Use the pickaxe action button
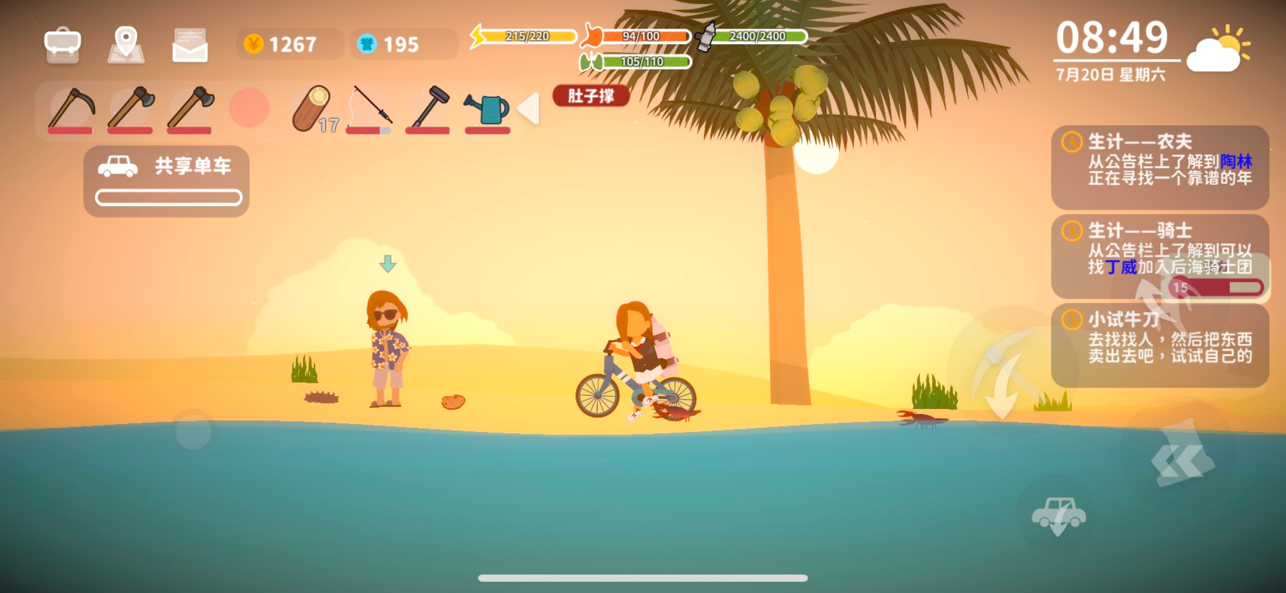The height and width of the screenshot is (593, 1286). [1000, 370]
